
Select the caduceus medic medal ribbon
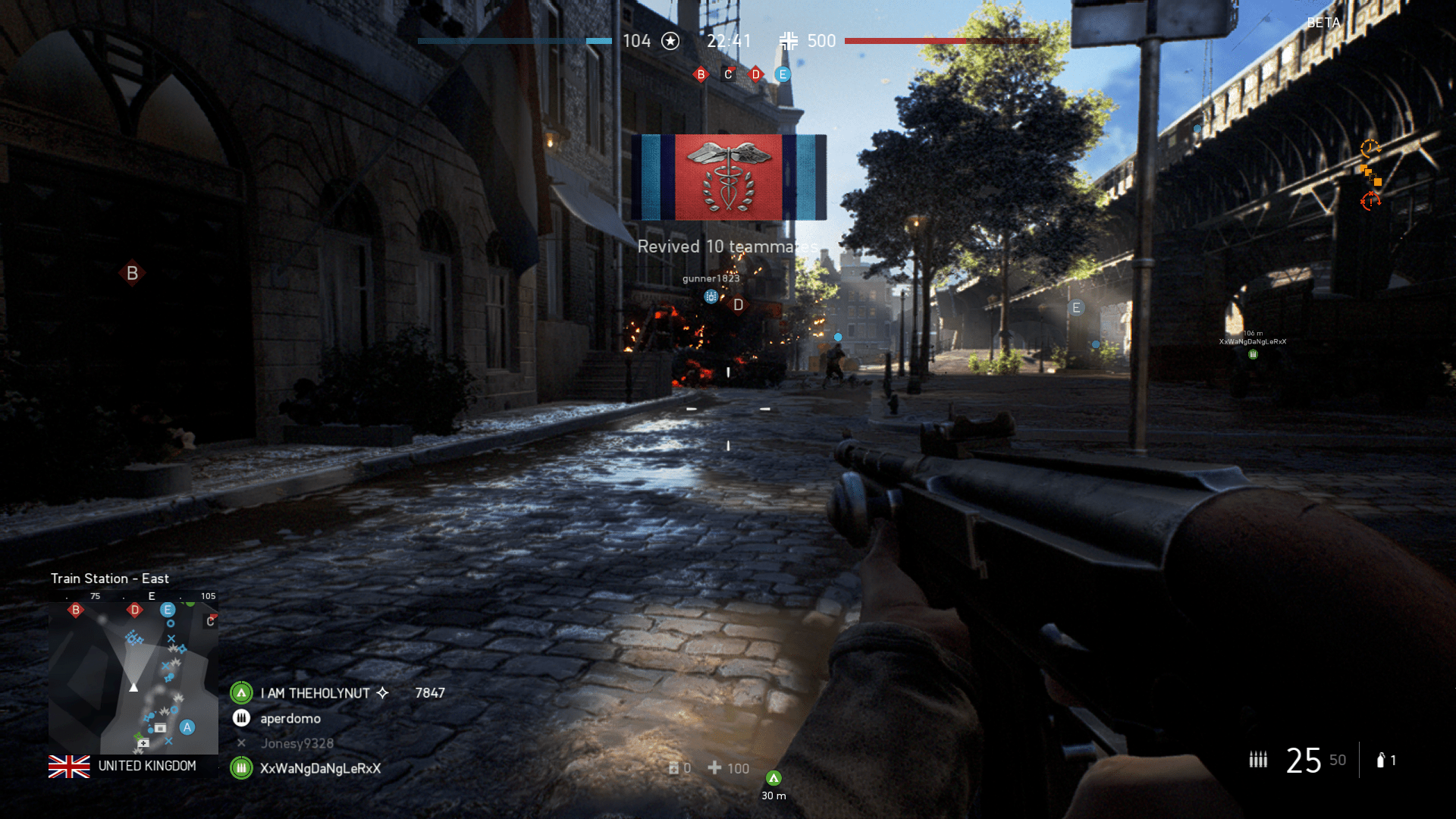(730, 178)
